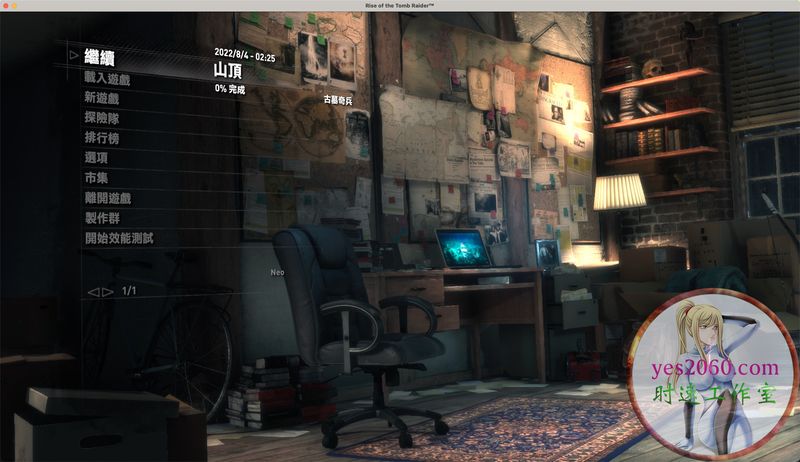The height and width of the screenshot is (462, 800).
Task: Close the window using the red title-bar button
Action: point(6,6)
